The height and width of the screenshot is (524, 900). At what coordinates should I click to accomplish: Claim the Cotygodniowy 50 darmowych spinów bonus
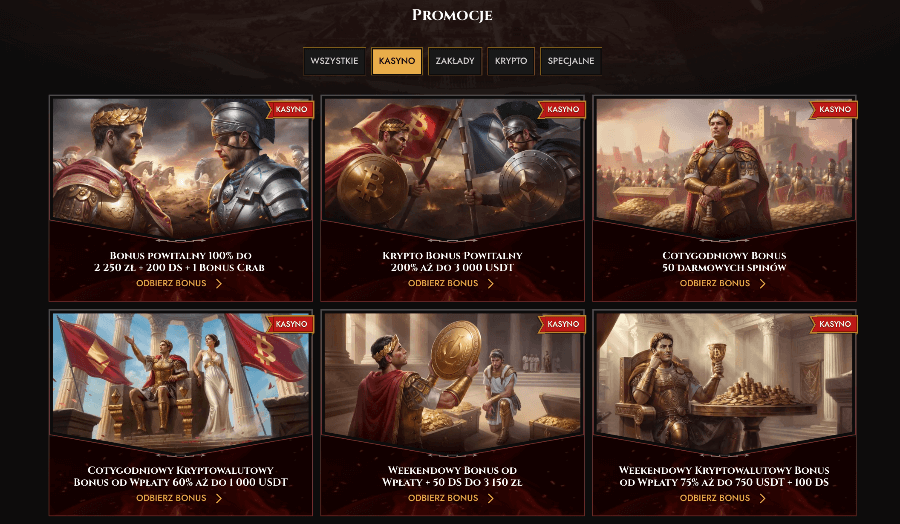(723, 283)
